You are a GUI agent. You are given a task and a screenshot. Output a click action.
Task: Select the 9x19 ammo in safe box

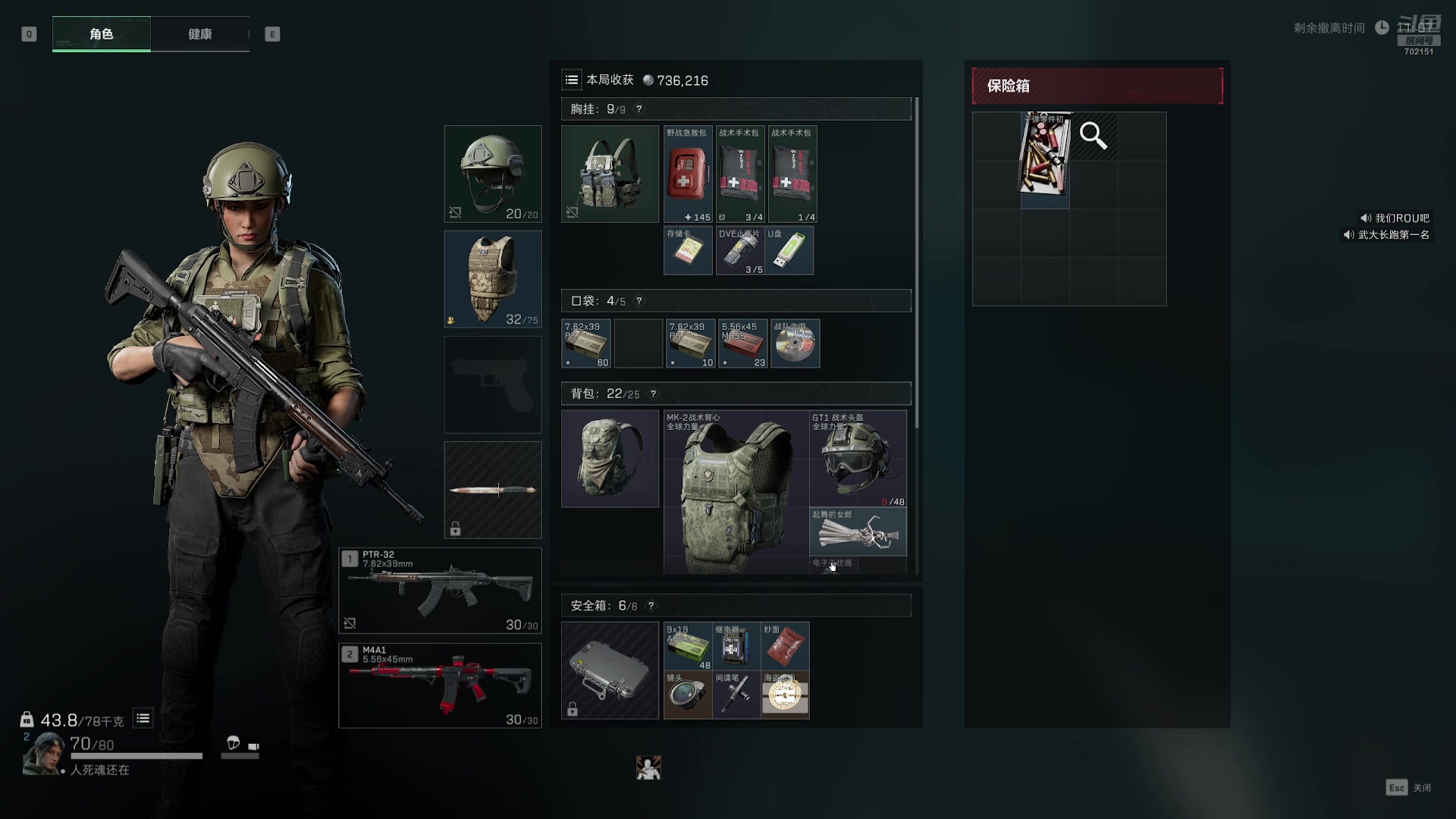[x=688, y=646]
